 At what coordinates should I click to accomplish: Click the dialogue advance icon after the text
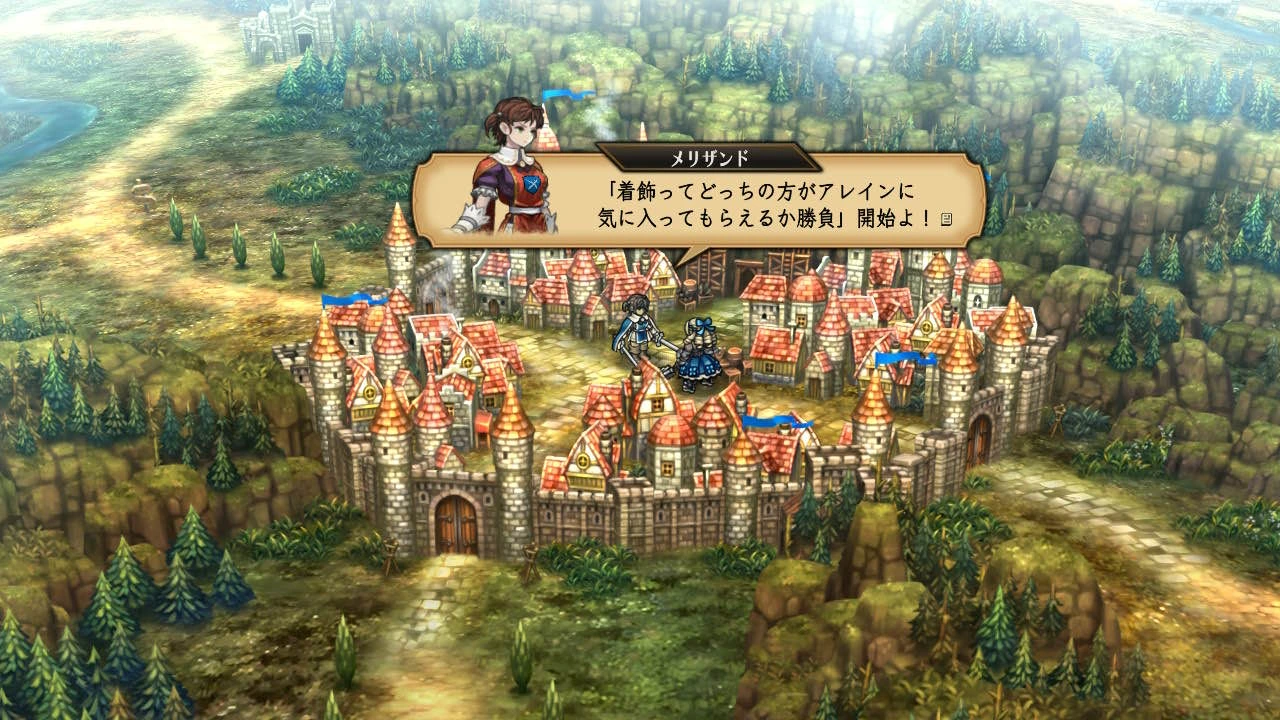coord(945,217)
